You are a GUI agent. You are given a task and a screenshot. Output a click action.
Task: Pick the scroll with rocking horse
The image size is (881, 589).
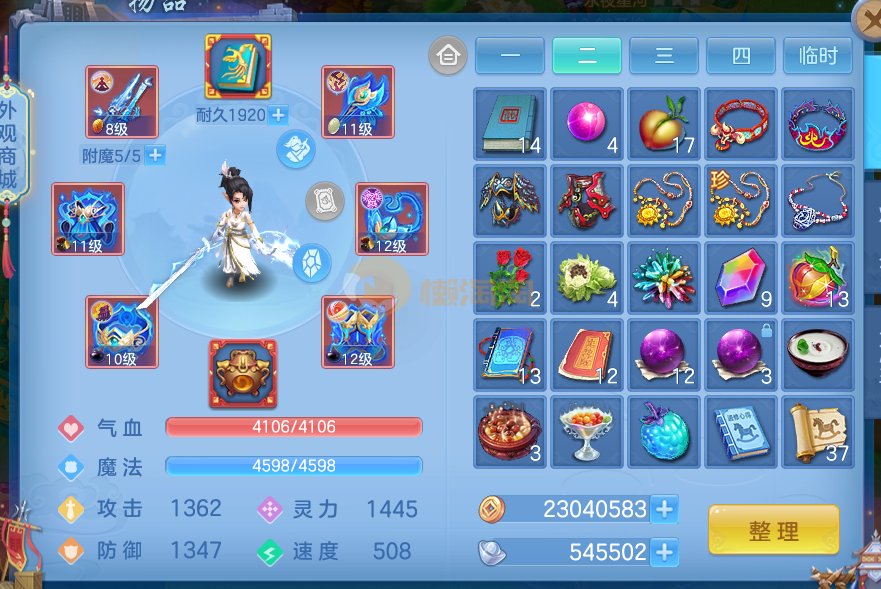pos(818,431)
